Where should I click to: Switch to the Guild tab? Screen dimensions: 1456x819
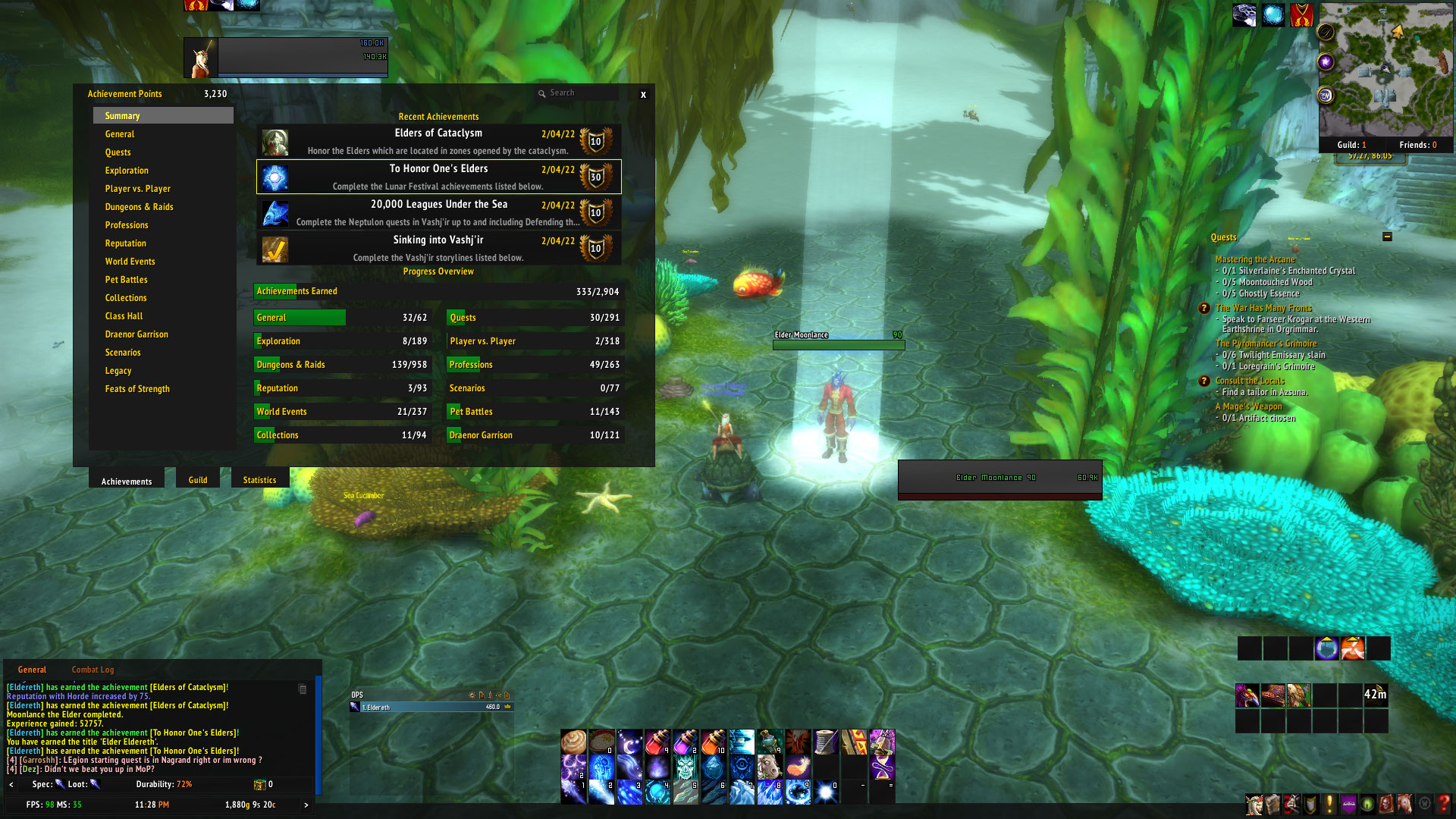[198, 480]
